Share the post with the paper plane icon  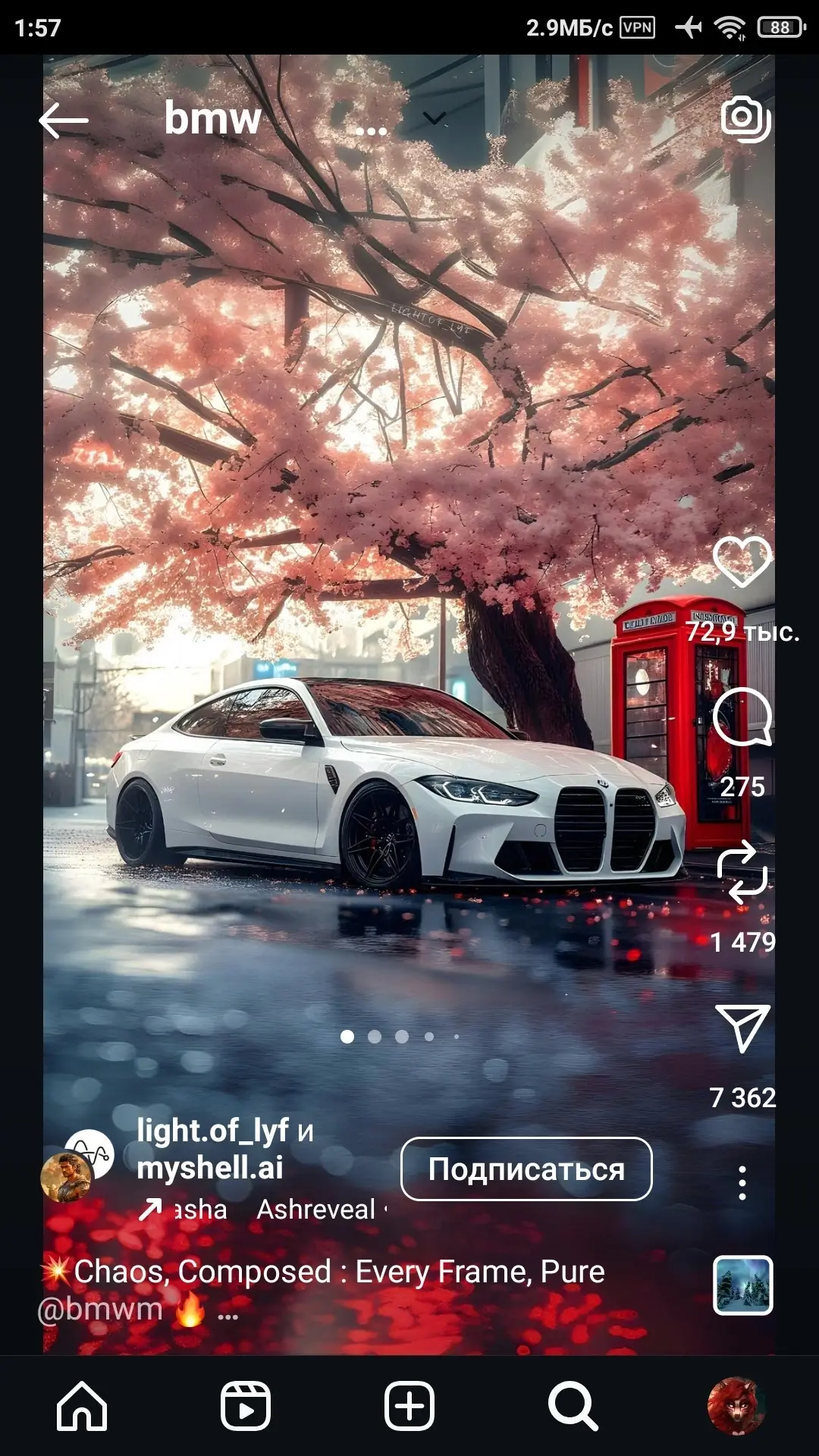pyautogui.click(x=742, y=1028)
